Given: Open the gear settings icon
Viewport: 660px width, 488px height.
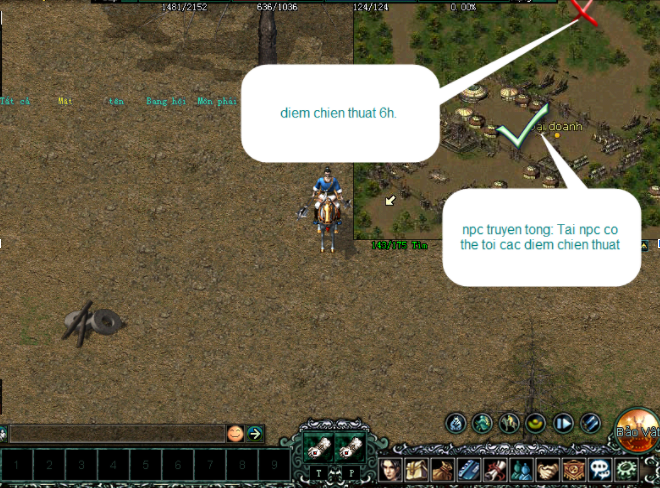Looking at the screenshot, I should pyautogui.click(x=627, y=469).
